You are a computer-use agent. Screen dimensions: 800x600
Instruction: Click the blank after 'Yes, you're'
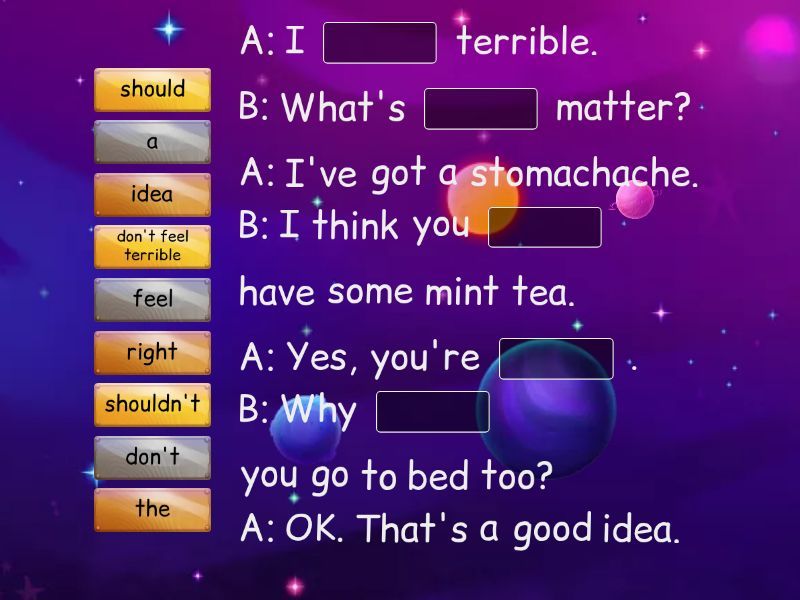click(556, 359)
